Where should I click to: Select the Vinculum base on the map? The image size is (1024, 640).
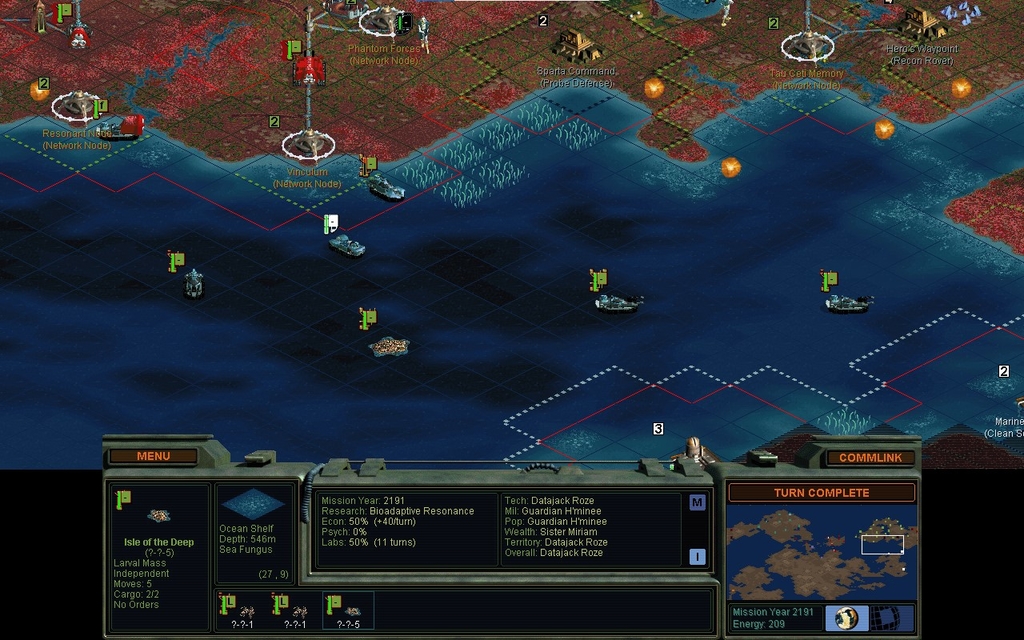click(309, 145)
